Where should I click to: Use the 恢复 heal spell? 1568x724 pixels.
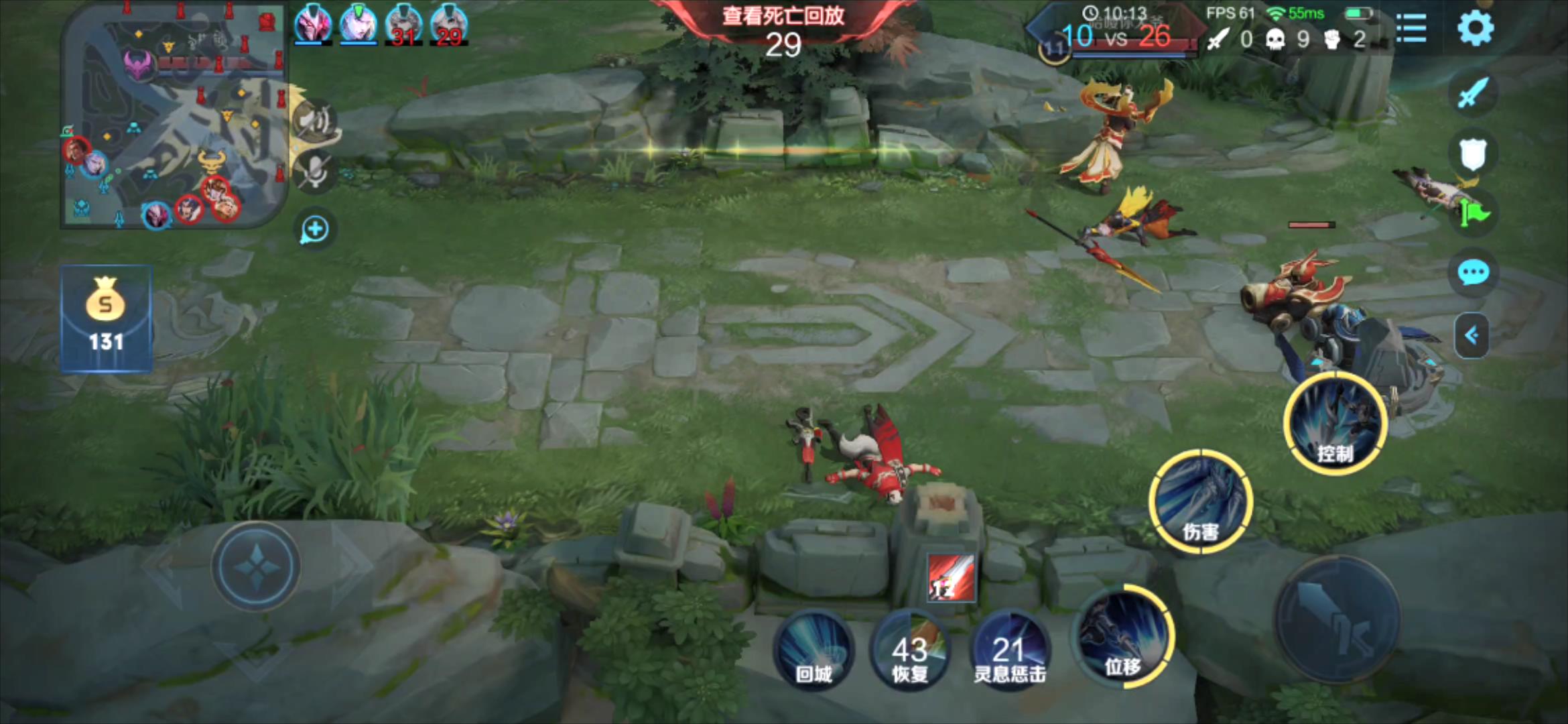pyautogui.click(x=909, y=650)
